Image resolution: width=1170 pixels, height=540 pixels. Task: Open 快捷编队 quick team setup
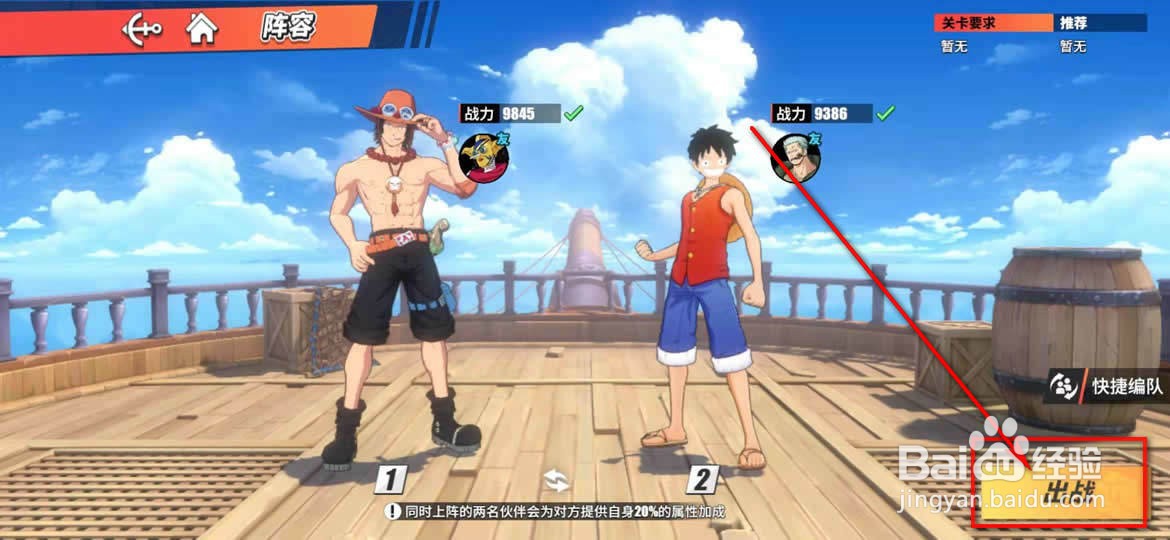tap(1107, 386)
